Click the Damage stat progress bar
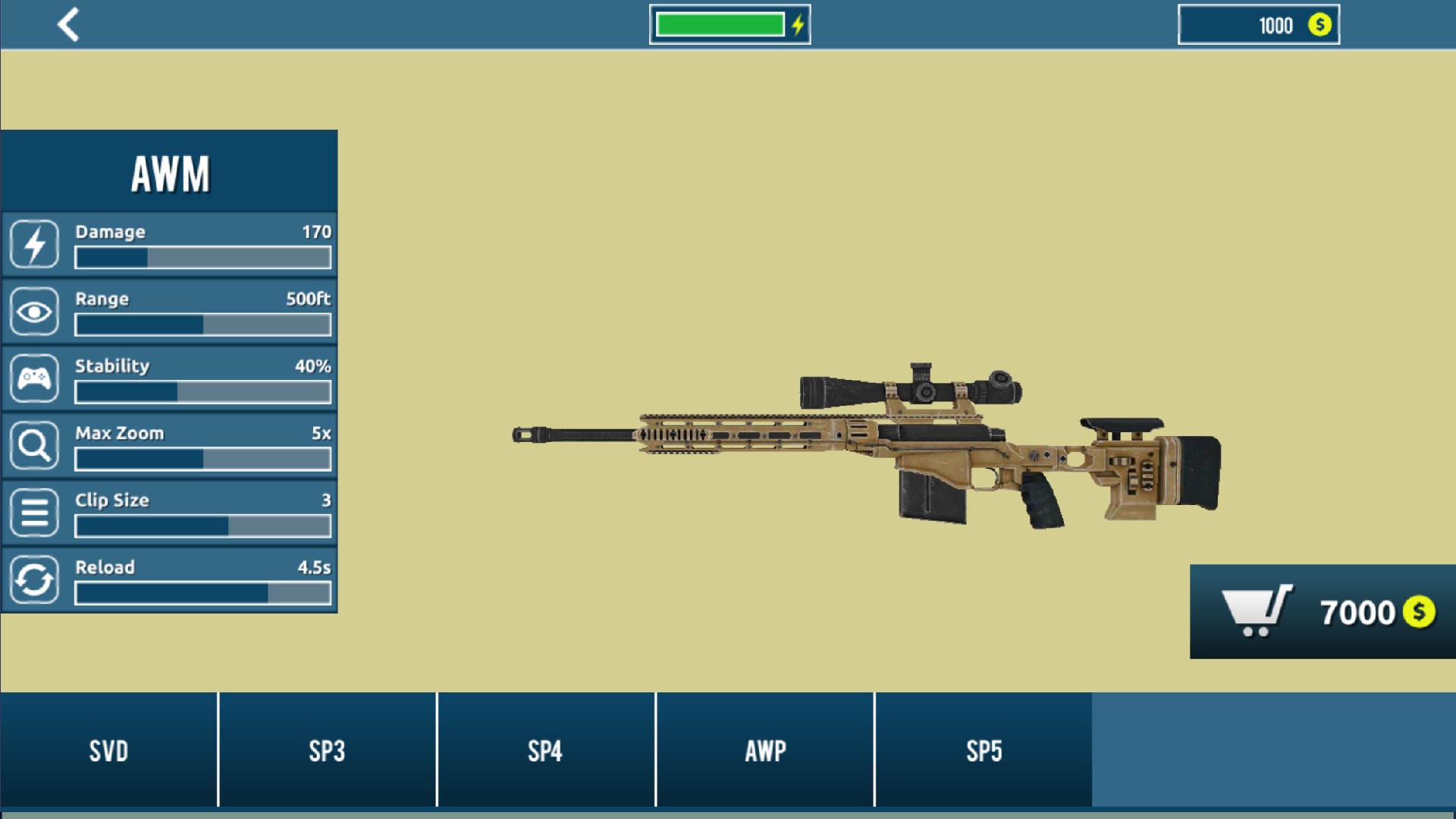1456x819 pixels. (x=202, y=258)
